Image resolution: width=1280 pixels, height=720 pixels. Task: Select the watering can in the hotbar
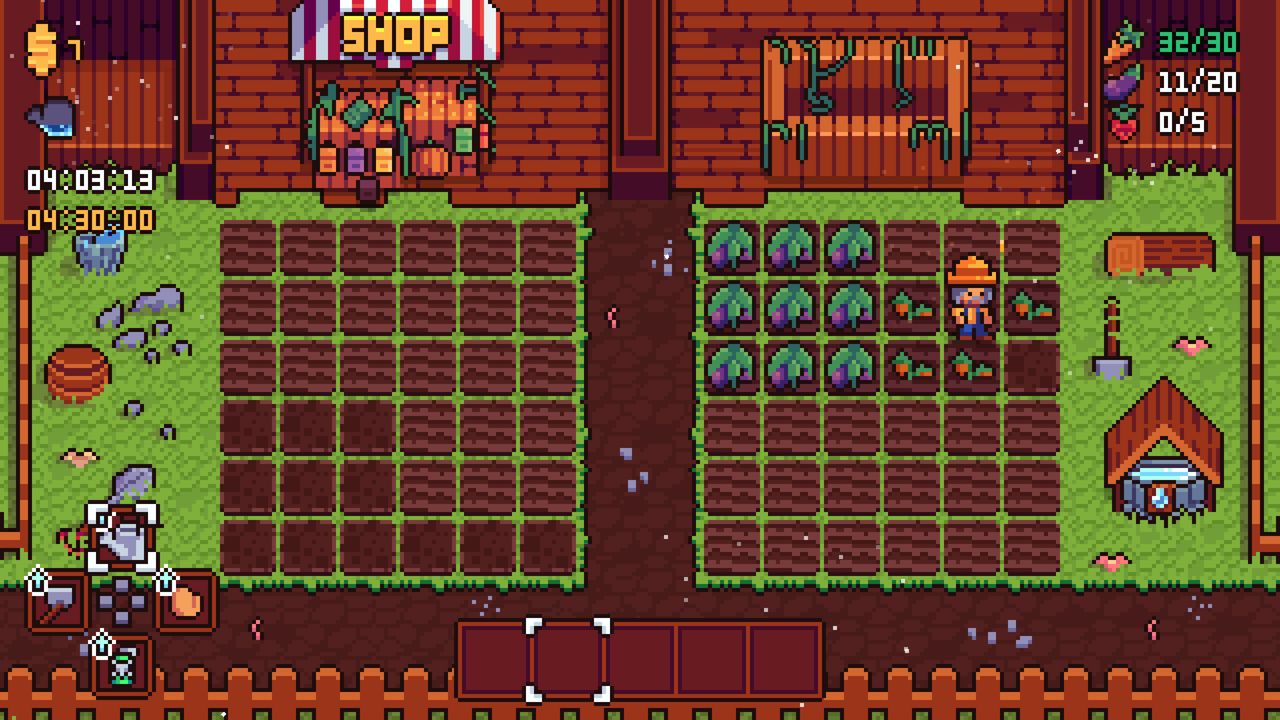(x=124, y=540)
